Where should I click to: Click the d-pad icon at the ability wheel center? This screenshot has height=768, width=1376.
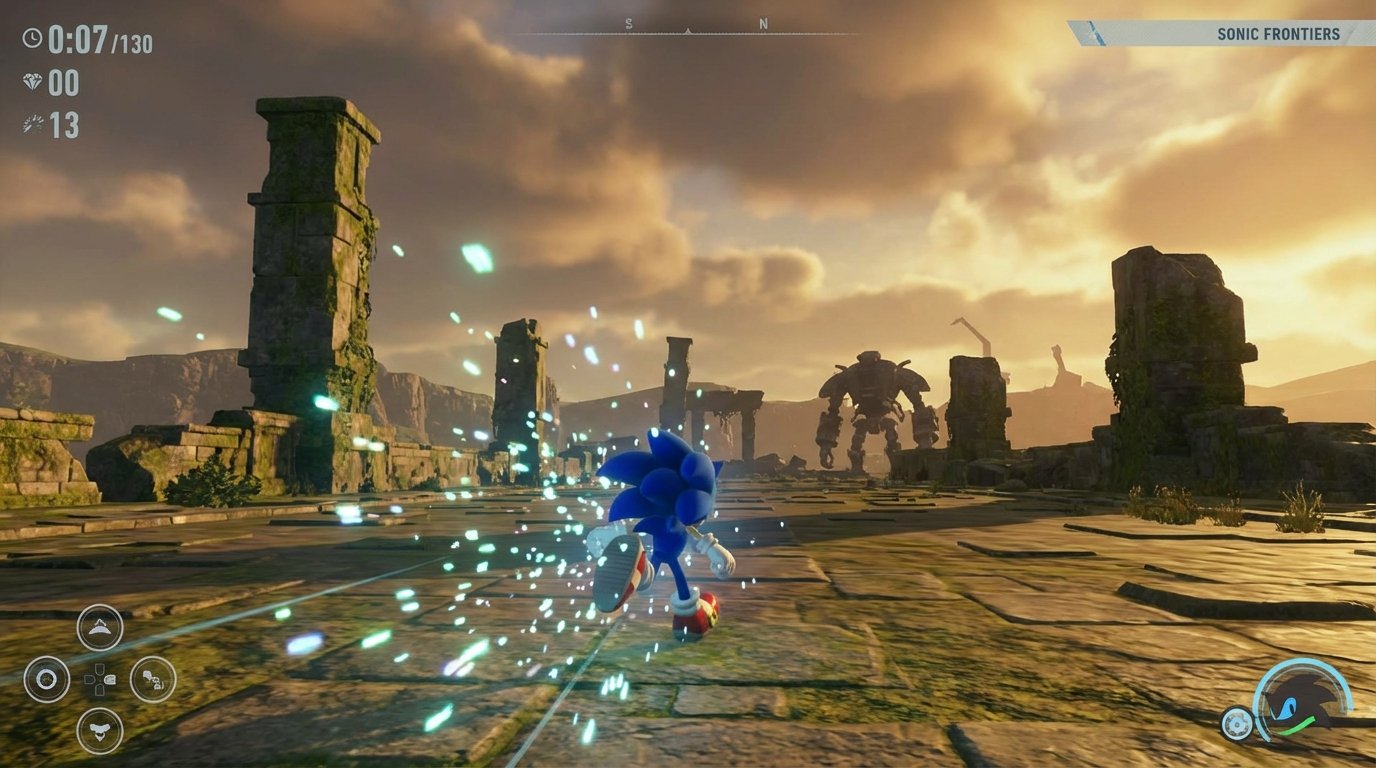pos(99,680)
